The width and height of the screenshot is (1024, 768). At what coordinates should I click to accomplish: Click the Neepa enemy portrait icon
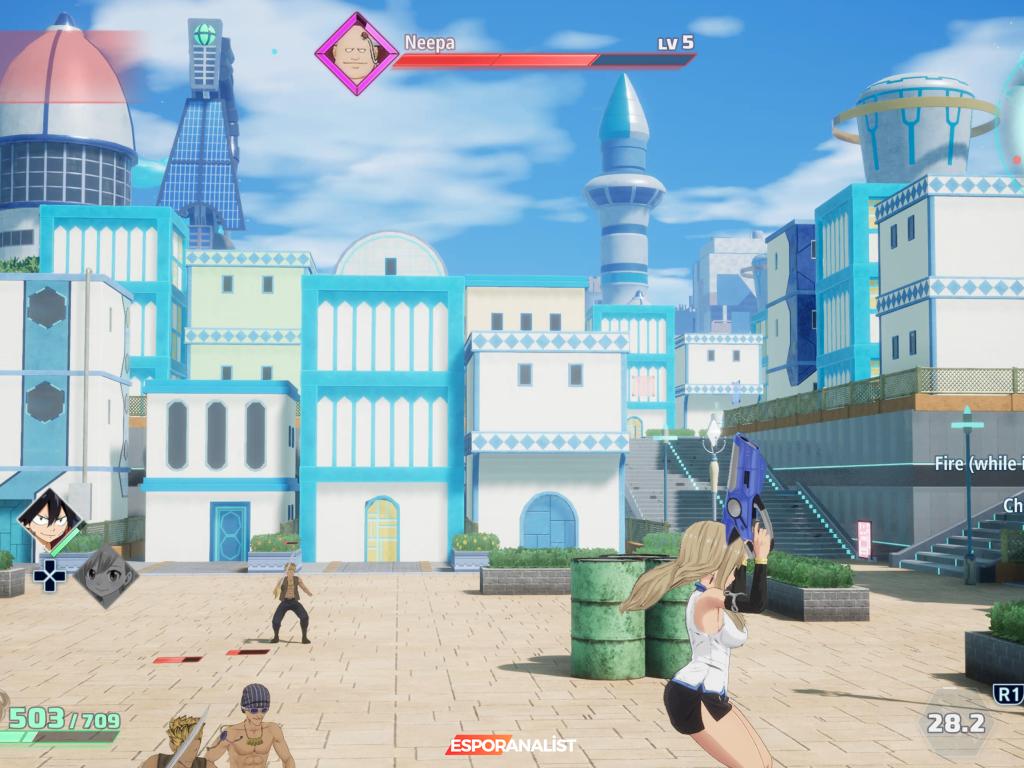355,53
